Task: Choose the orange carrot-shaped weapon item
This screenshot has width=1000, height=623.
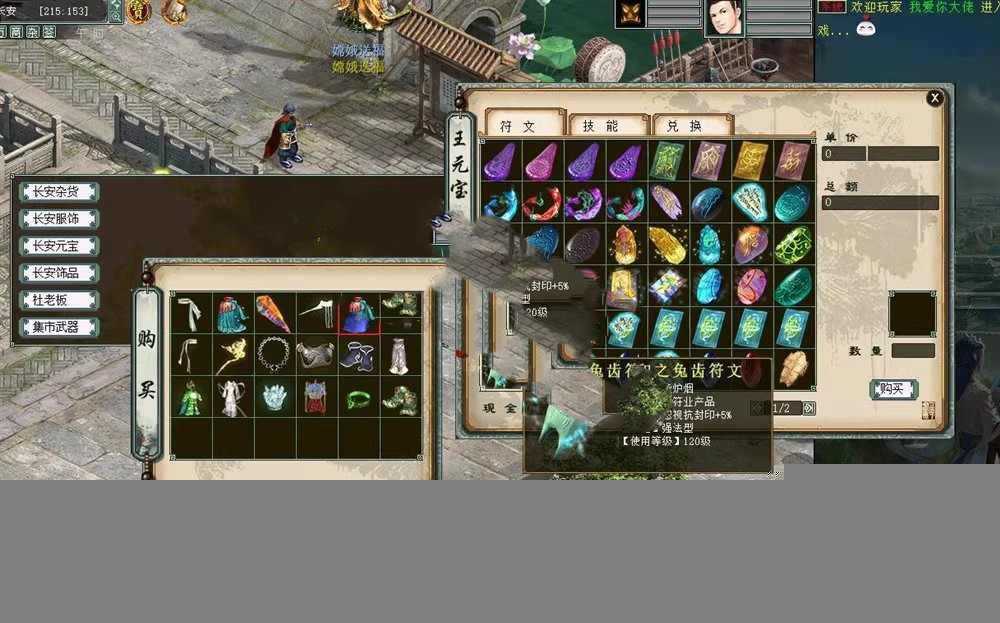Action: pyautogui.click(x=273, y=313)
